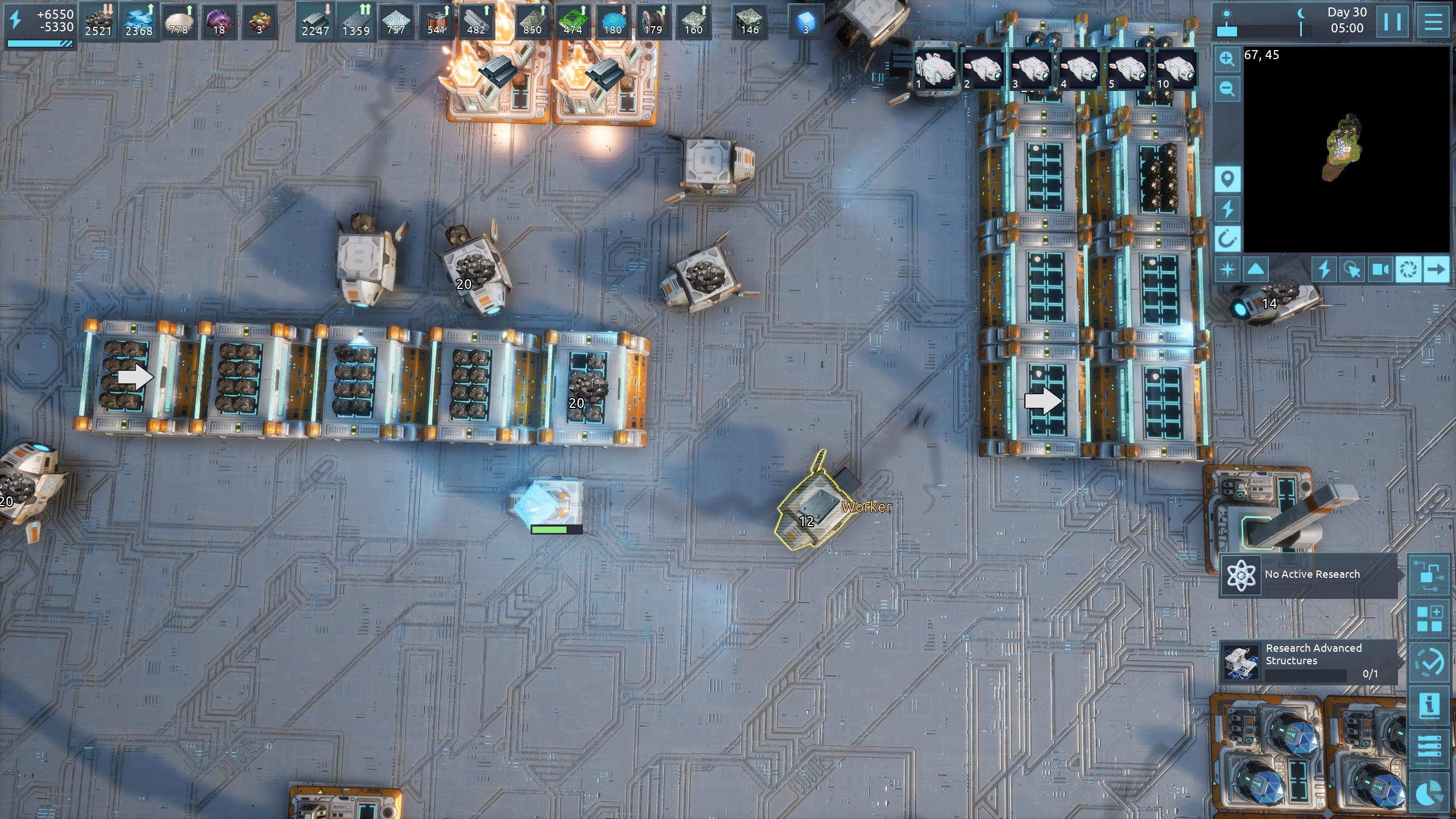The image size is (1456, 819).
Task: Toggle the magnet button beside minimap
Action: click(x=1227, y=239)
